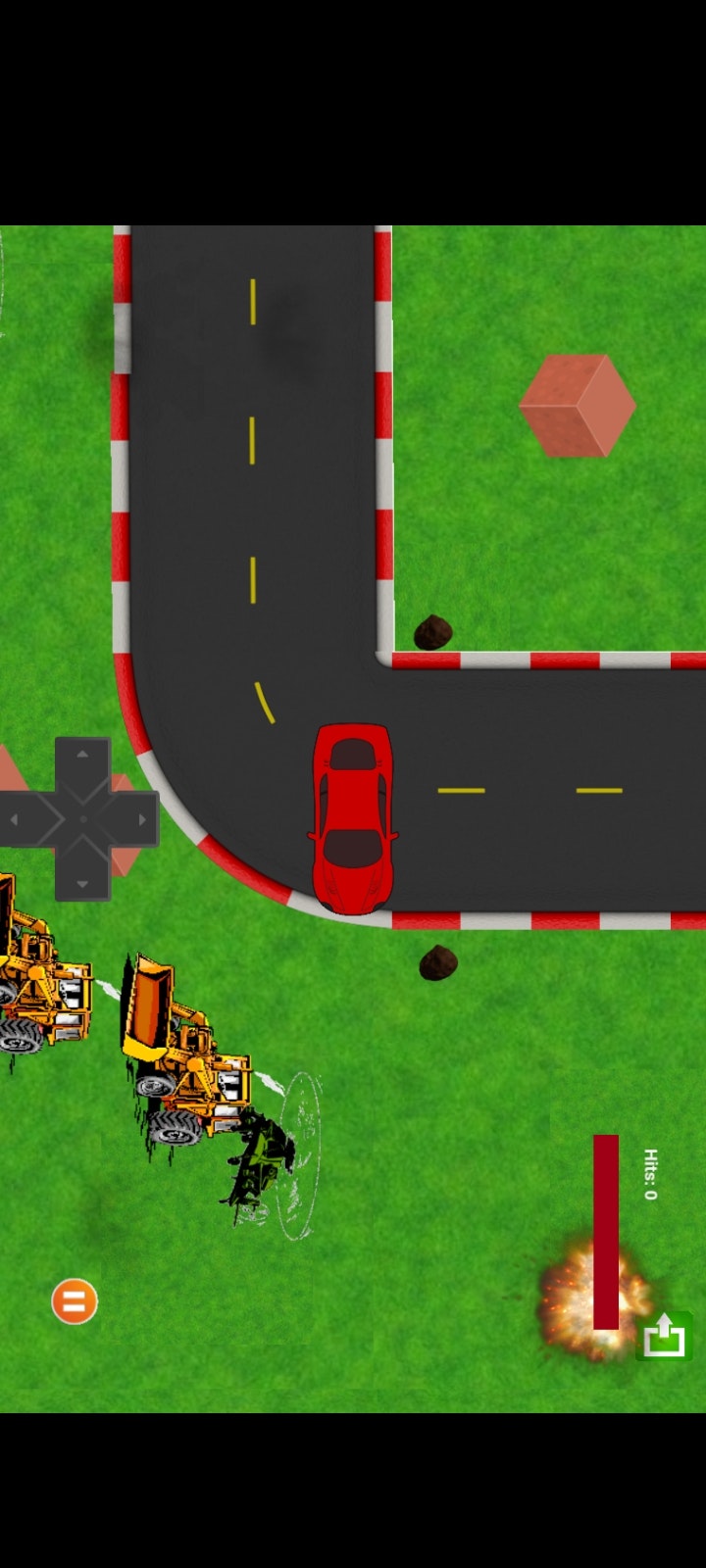The image size is (706, 1568).
Task: Tap the D-pad up arrow
Action: pyautogui.click(x=82, y=755)
